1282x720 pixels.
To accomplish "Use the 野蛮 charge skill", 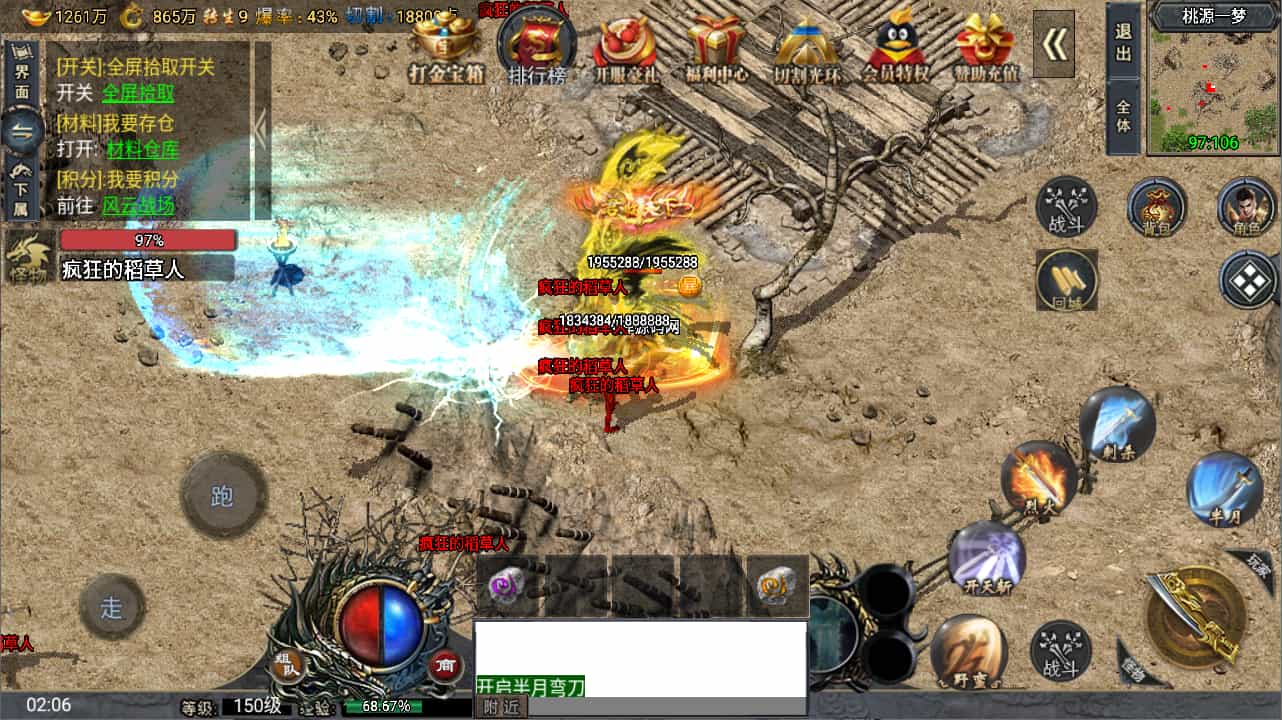I will coord(967,650).
